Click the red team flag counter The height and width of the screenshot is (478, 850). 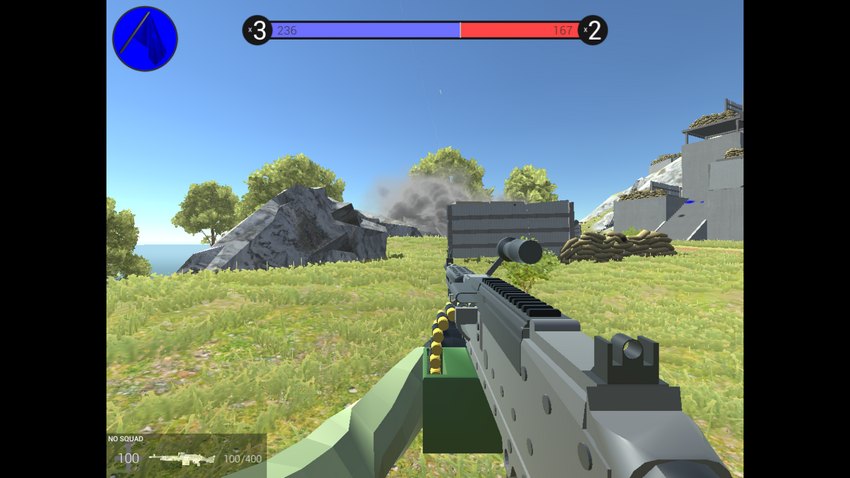tap(593, 30)
